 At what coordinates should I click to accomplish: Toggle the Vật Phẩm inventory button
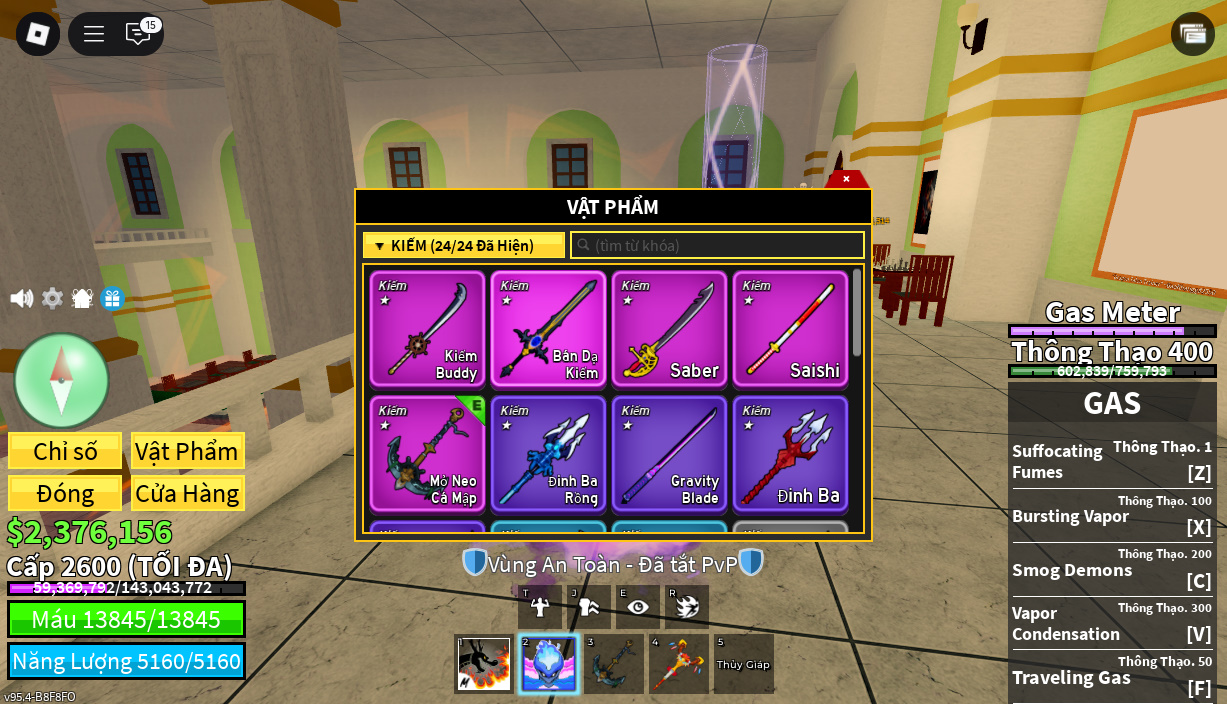click(187, 451)
